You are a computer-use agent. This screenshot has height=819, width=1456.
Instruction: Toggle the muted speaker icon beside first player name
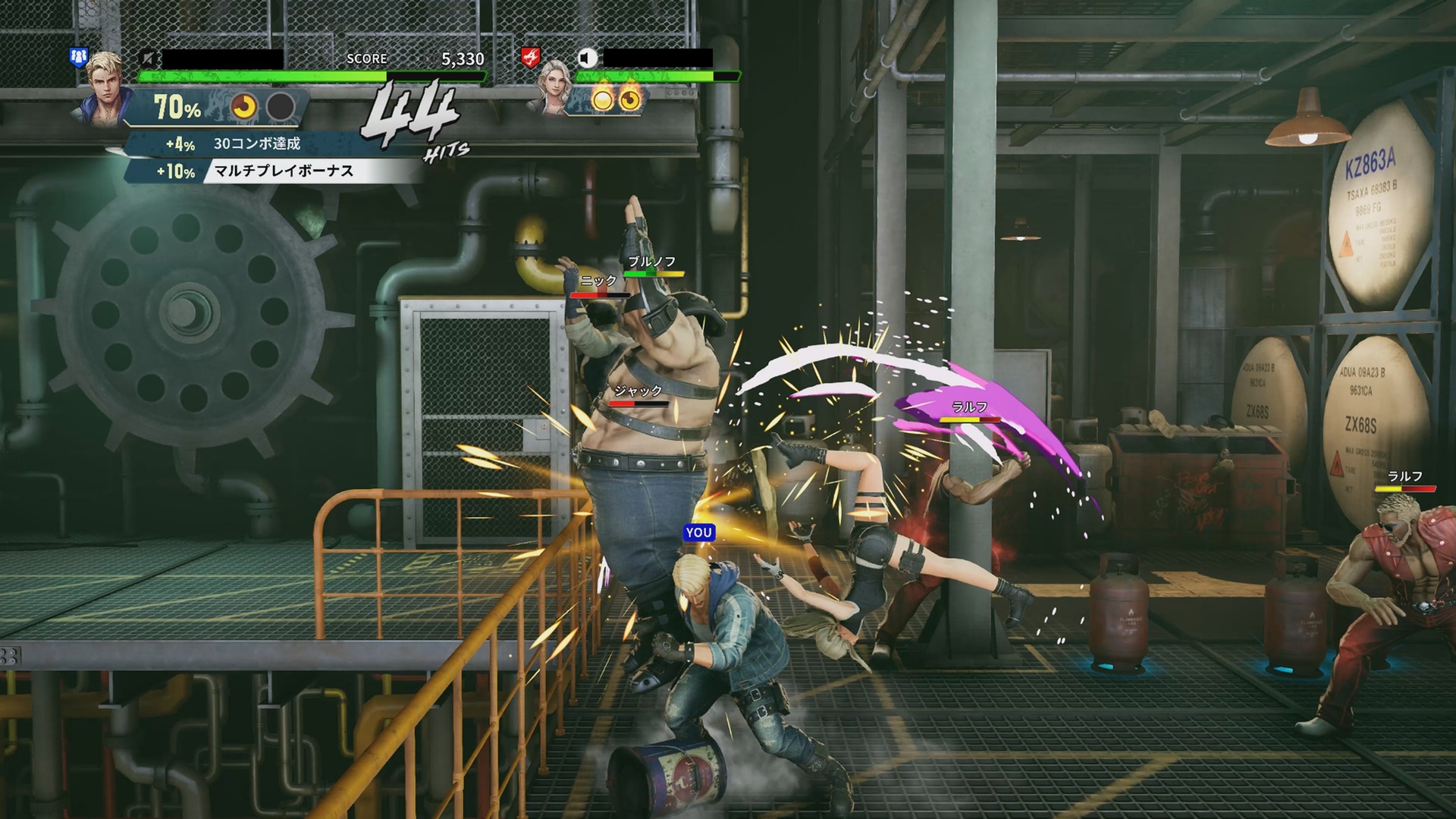tap(149, 58)
